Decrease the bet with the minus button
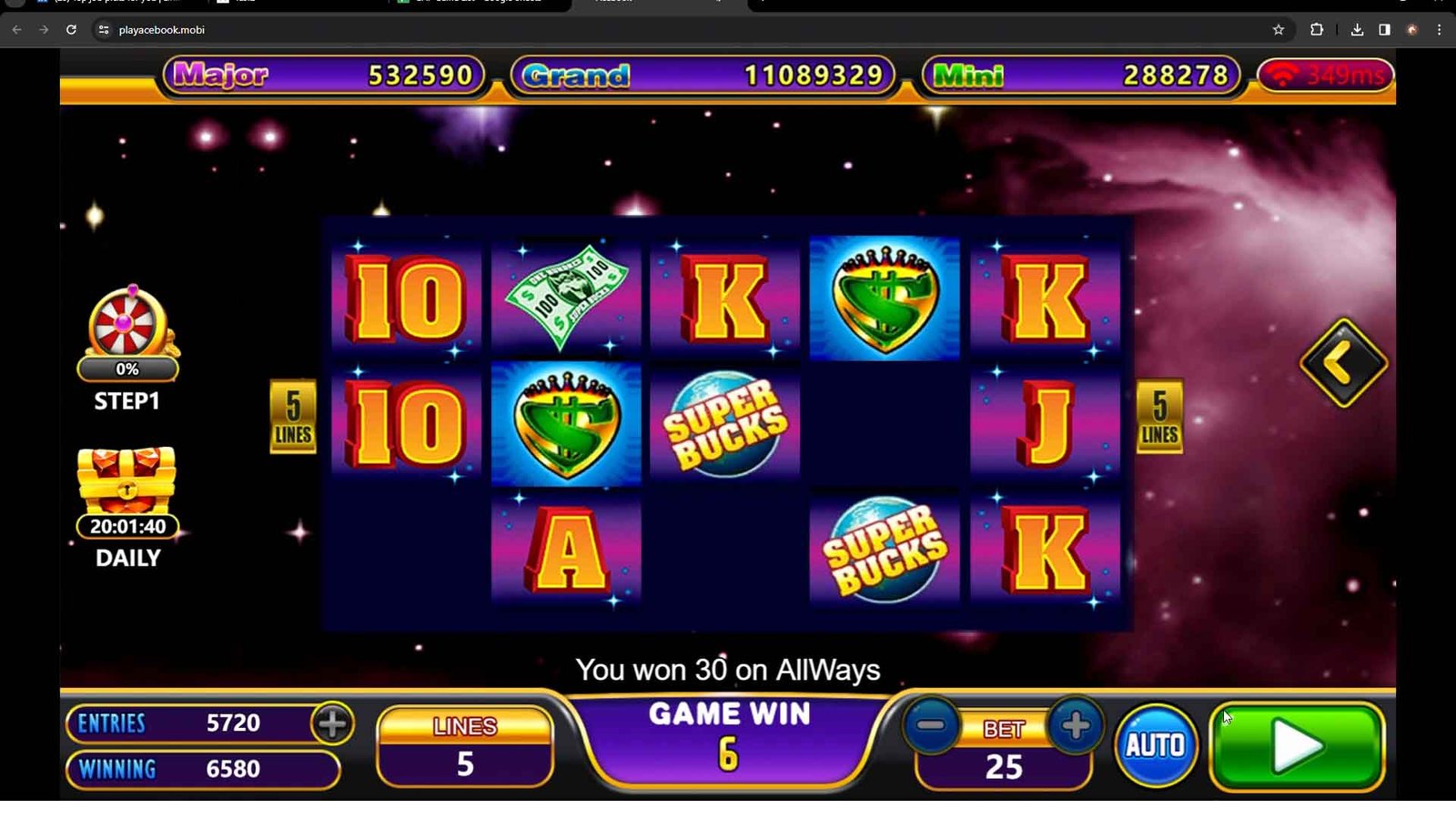Screen dimensions: 1456x819 click(x=931, y=726)
